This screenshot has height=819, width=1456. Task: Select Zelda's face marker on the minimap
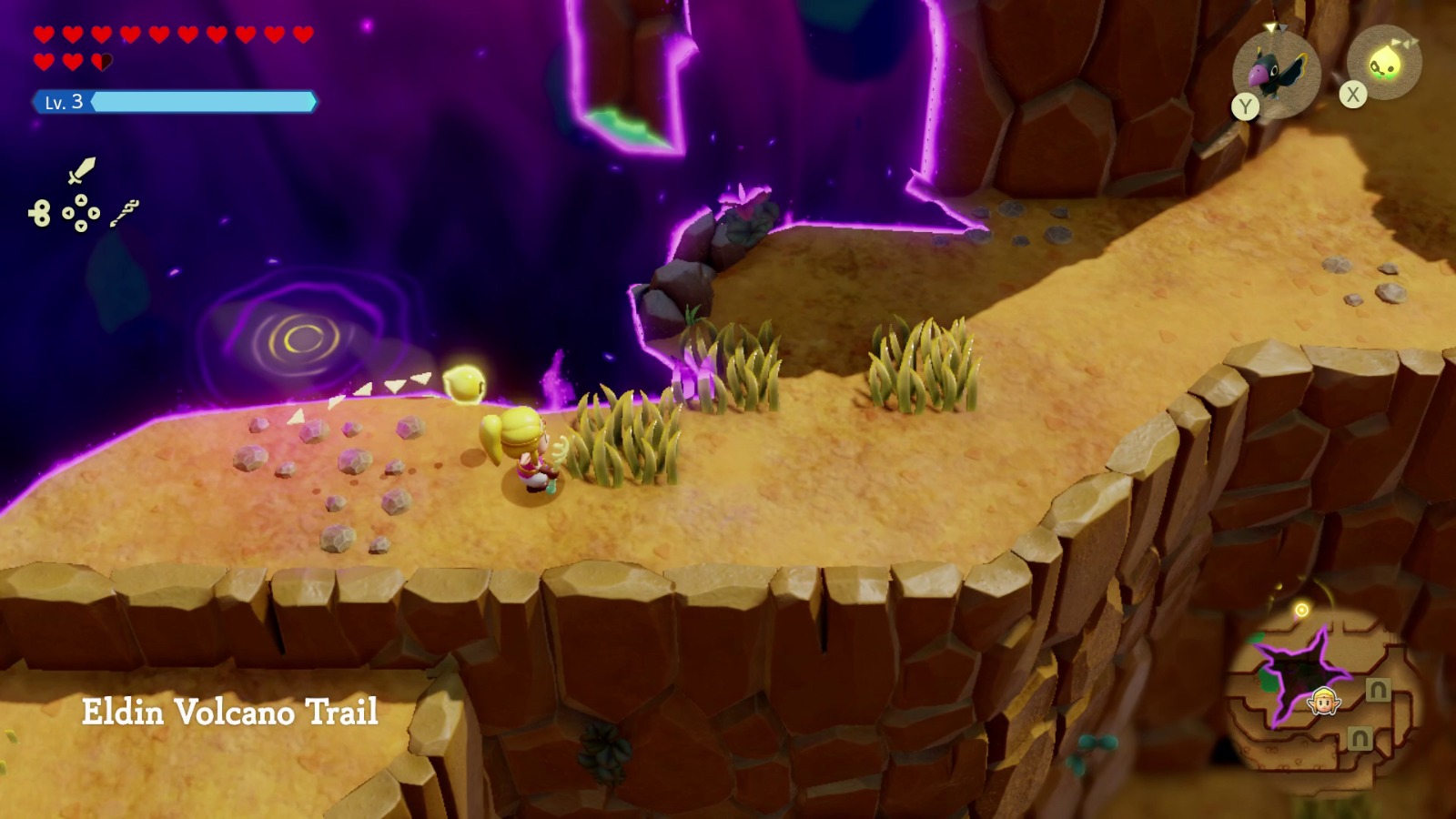(x=1323, y=702)
